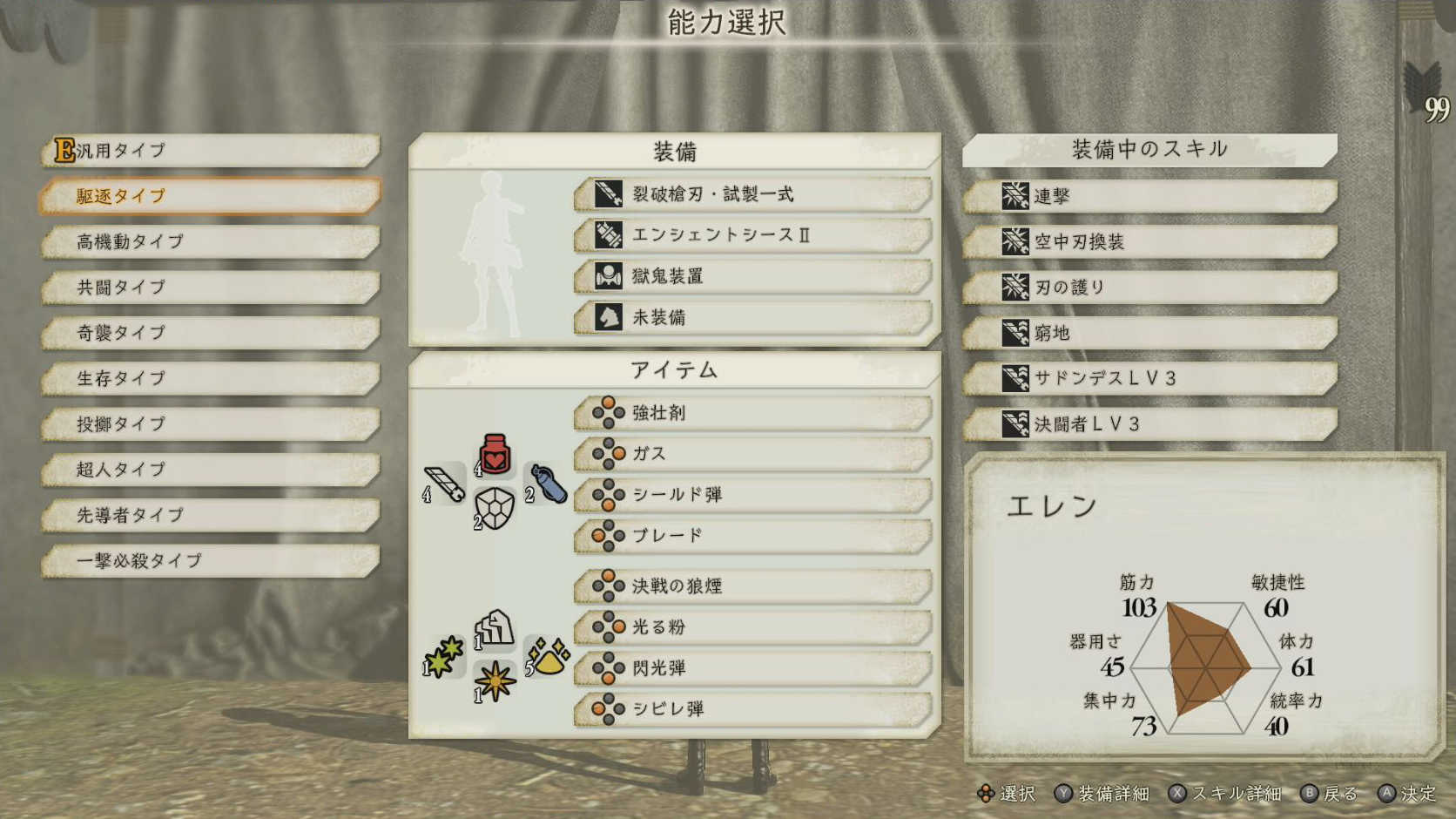Click the starburst flash icon showing quantity 1
Image resolution: width=1456 pixels, height=819 pixels.
(494, 681)
